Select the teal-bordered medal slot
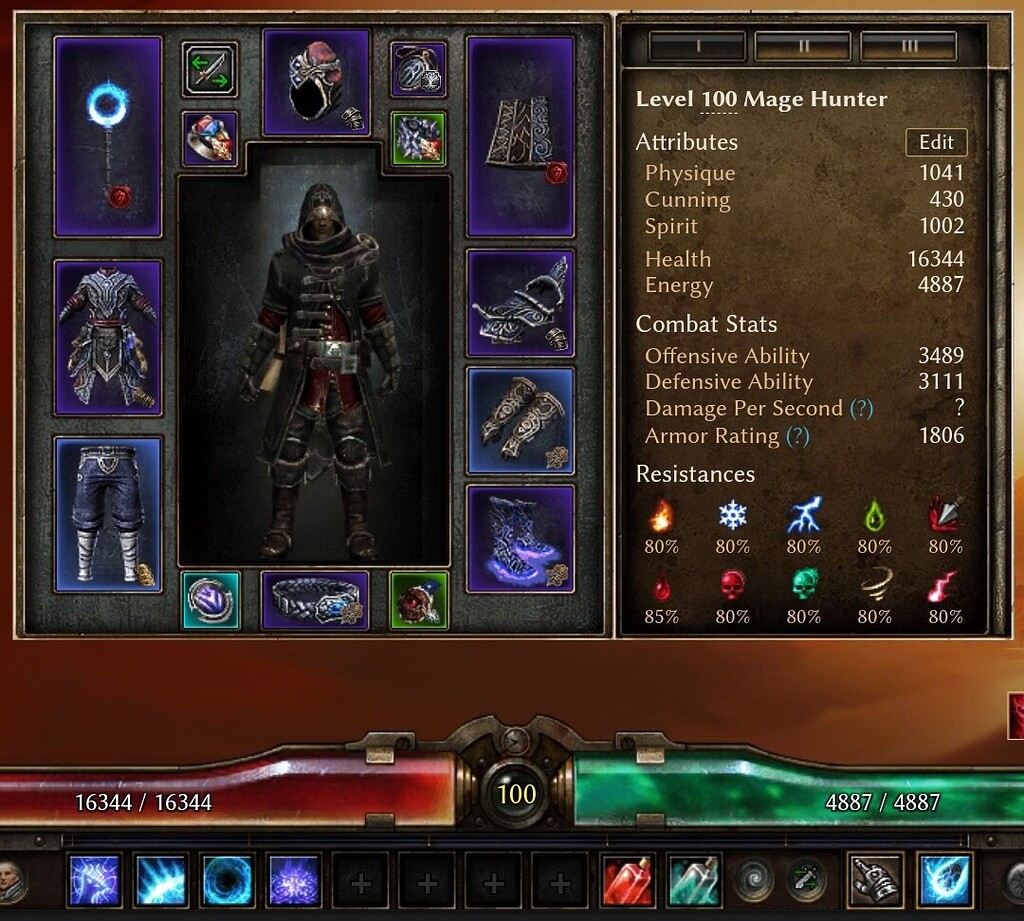This screenshot has height=921, width=1024. tap(211, 600)
